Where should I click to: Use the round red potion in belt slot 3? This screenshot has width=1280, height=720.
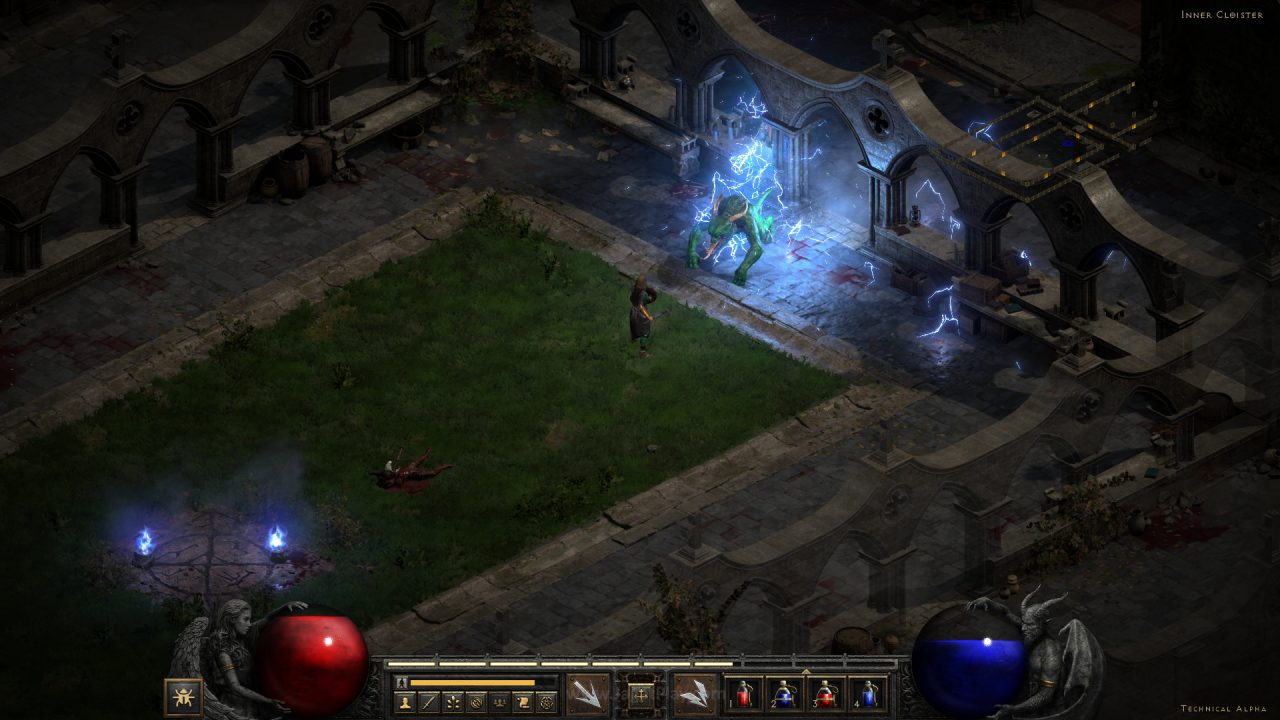click(x=826, y=693)
